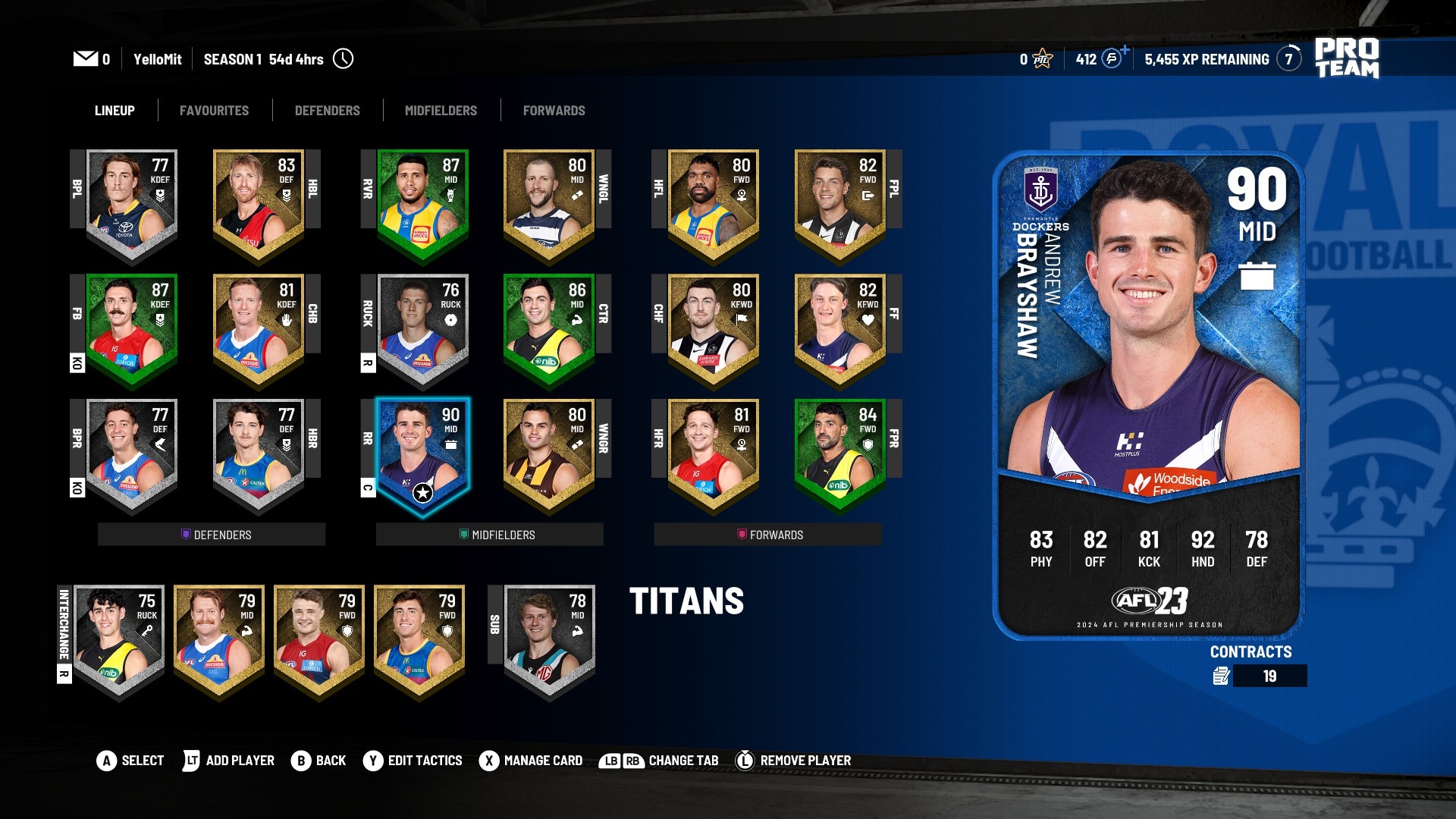This screenshot has width=1456, height=819.
Task: Open the Defenders tab
Action: (x=327, y=111)
